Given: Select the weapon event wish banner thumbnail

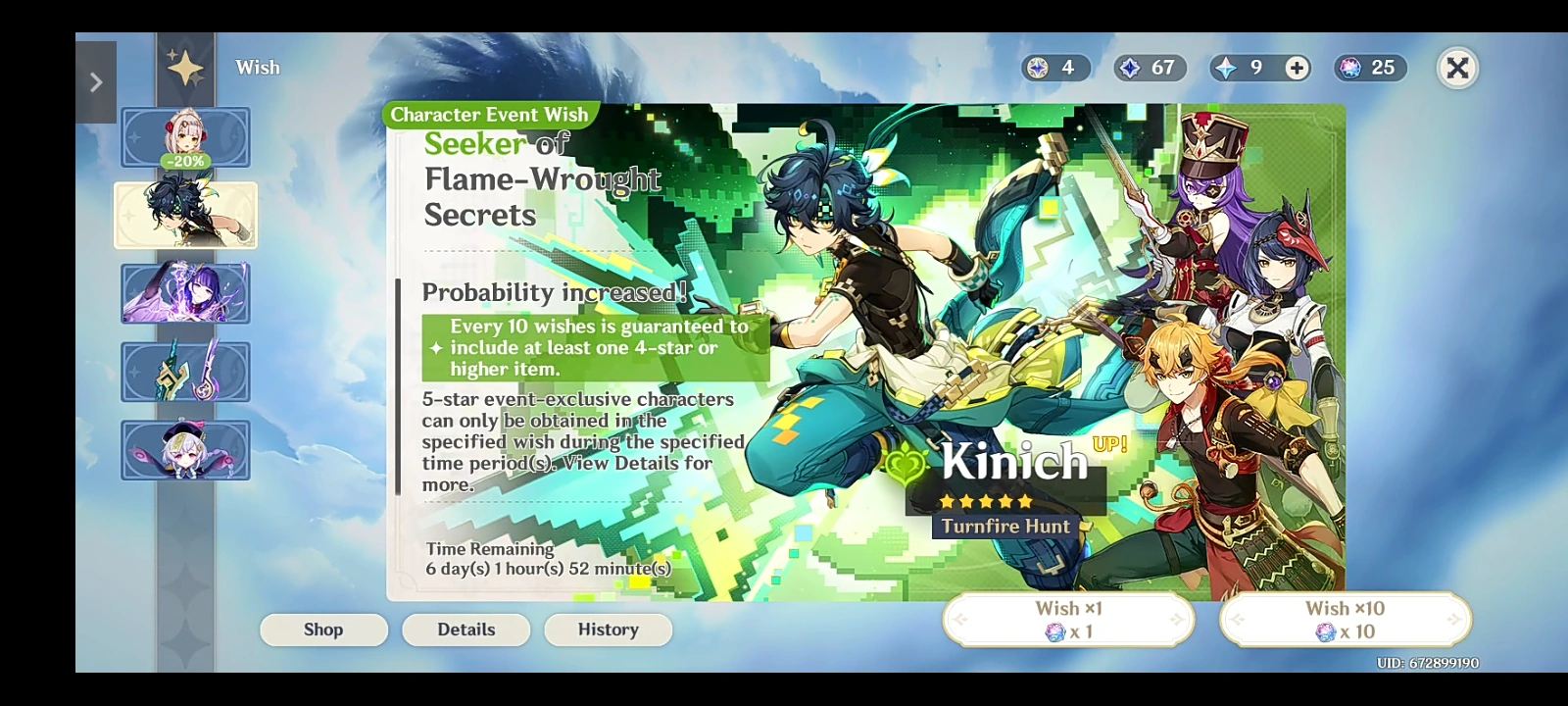Looking at the screenshot, I should [x=185, y=372].
